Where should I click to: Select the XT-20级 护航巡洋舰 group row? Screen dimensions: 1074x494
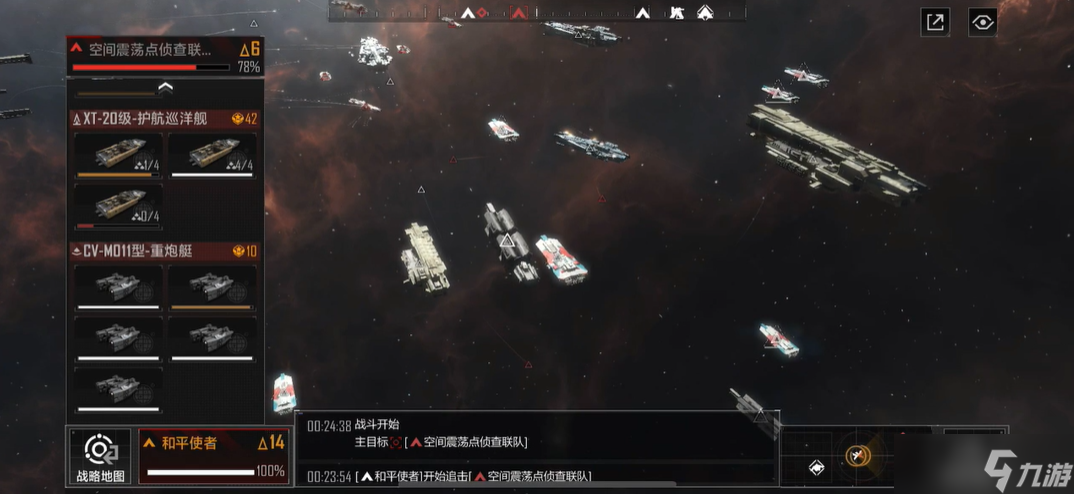coord(165,119)
